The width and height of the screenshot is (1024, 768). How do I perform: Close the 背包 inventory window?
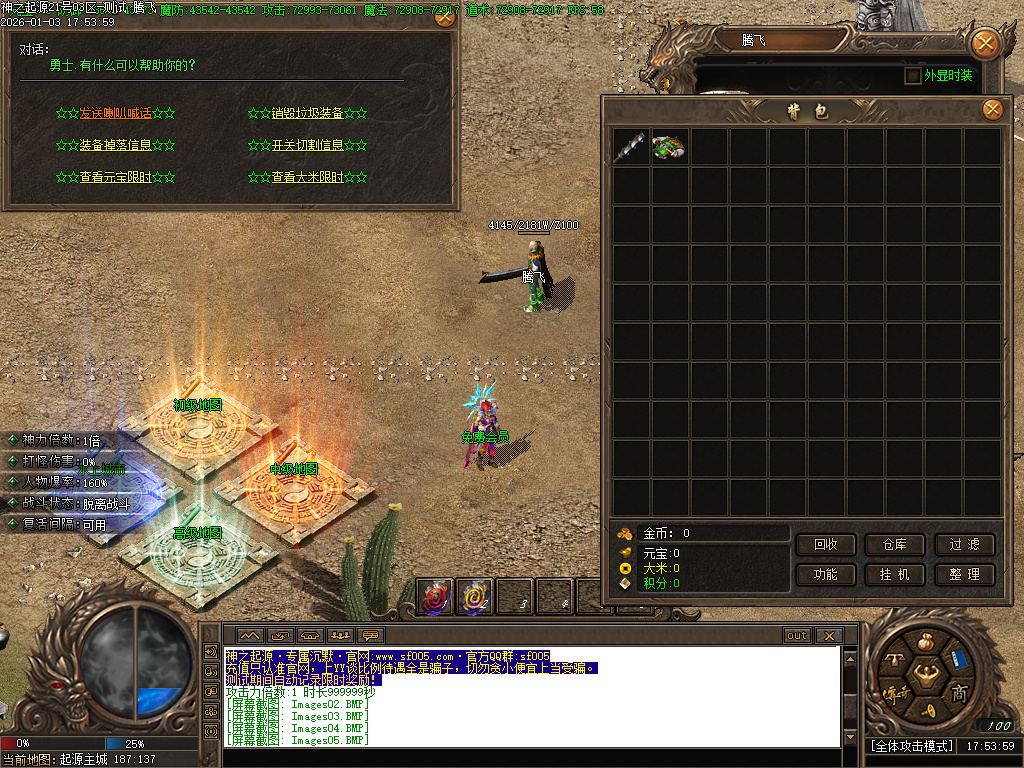(992, 109)
